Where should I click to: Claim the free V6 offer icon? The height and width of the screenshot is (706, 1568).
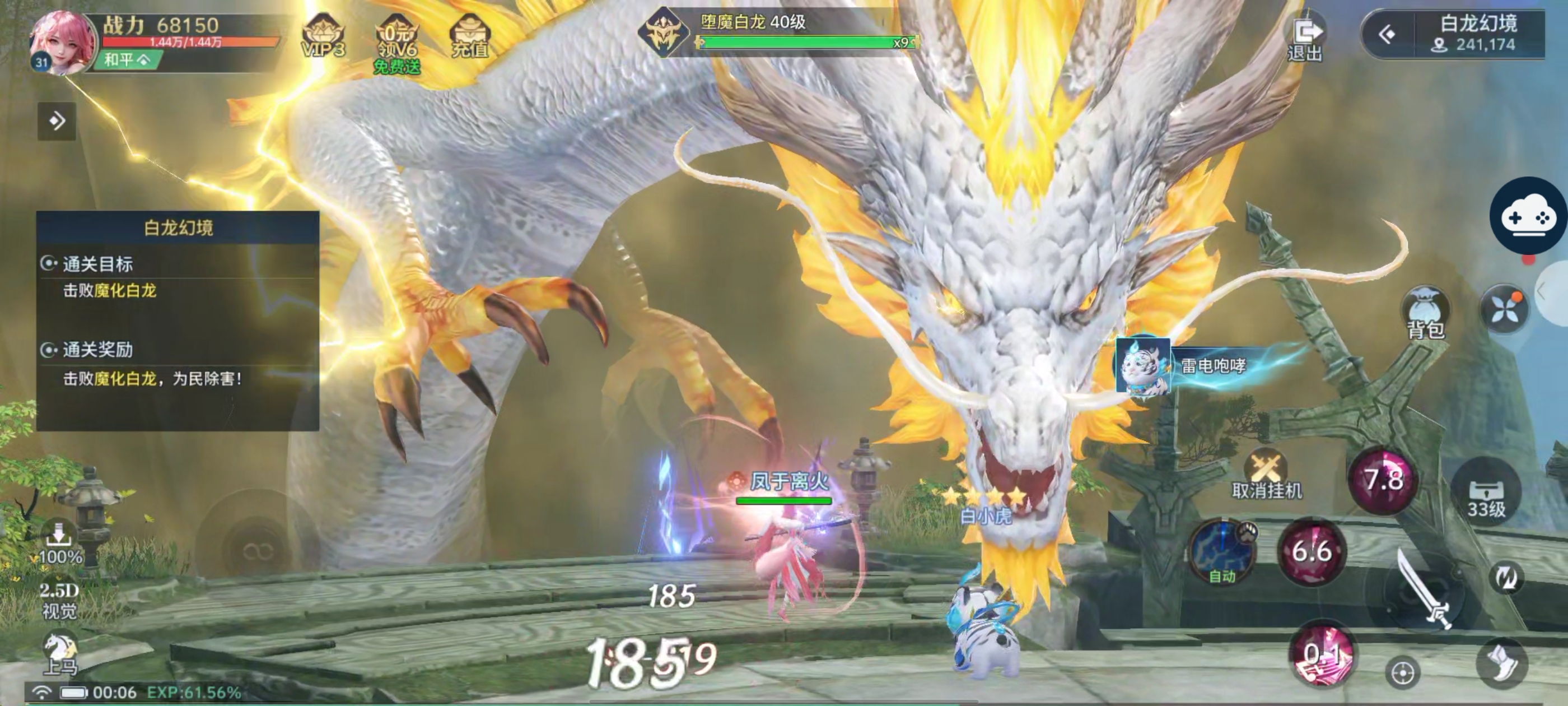396,43
